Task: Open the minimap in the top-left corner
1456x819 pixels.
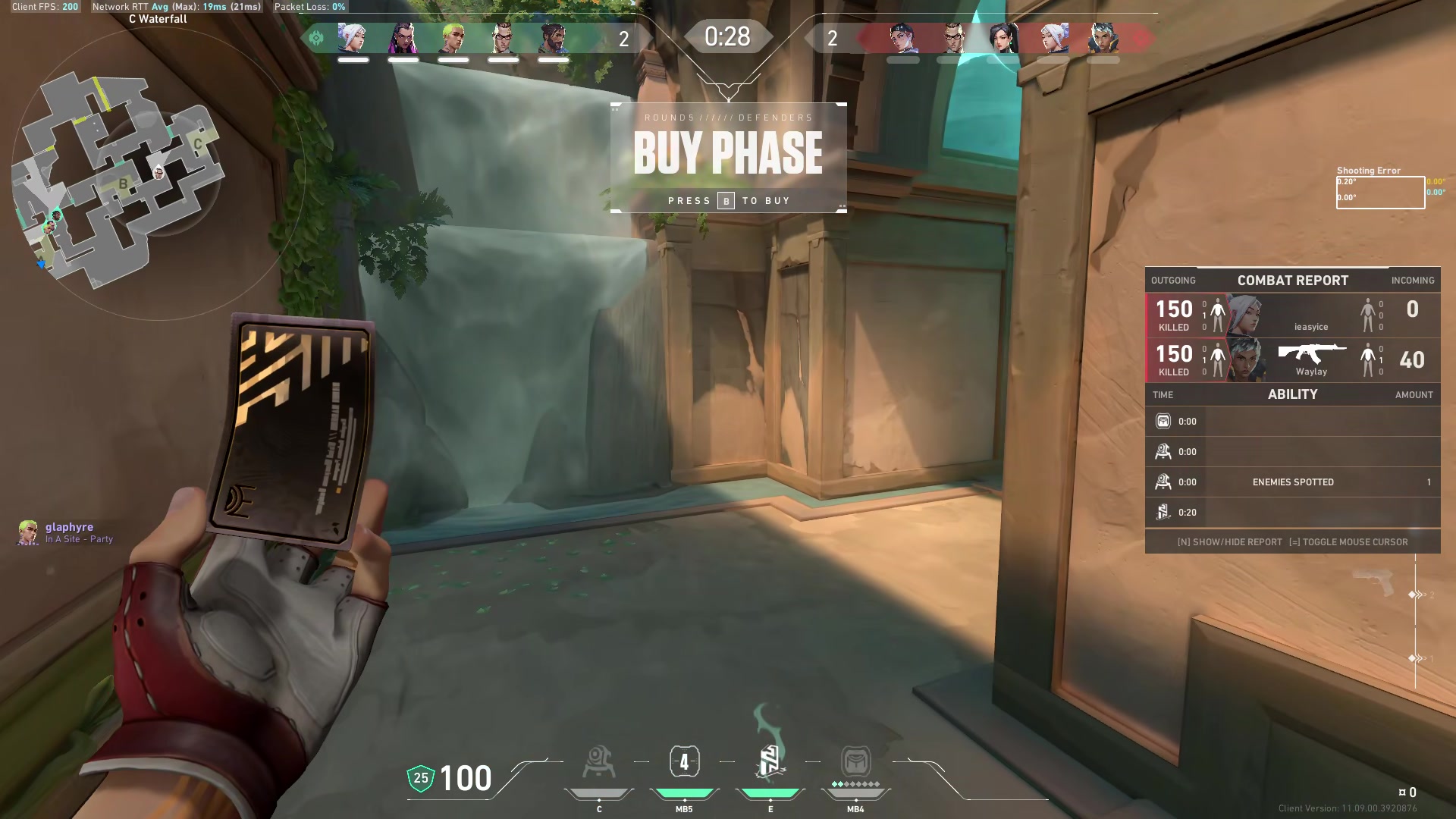Action: 121,167
